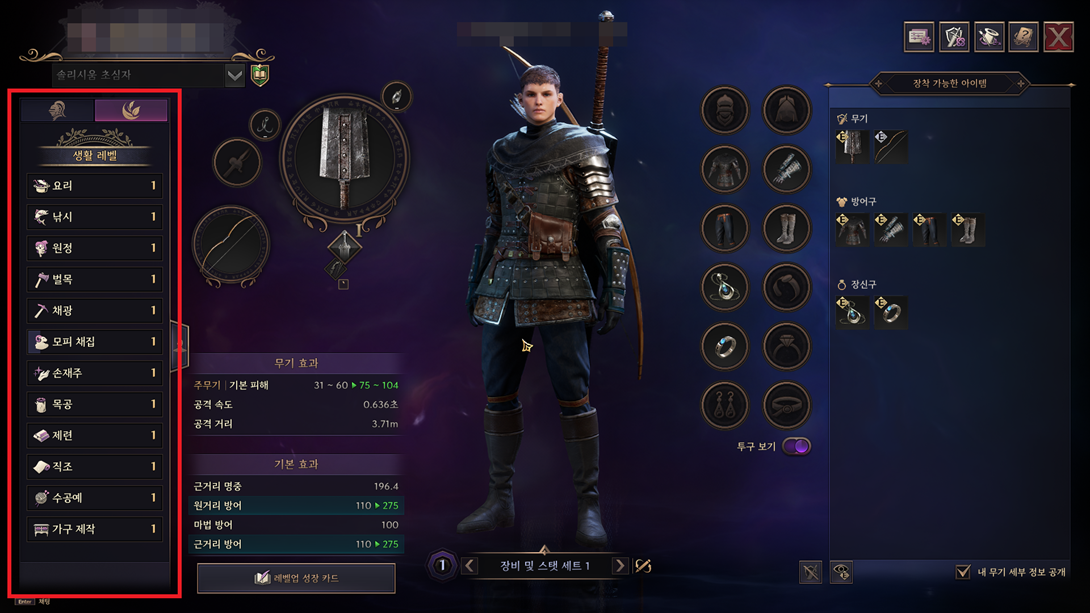Select the 낚시 (Fishing) life skill row
Screen dimensions: 1090x613
(x=94, y=217)
